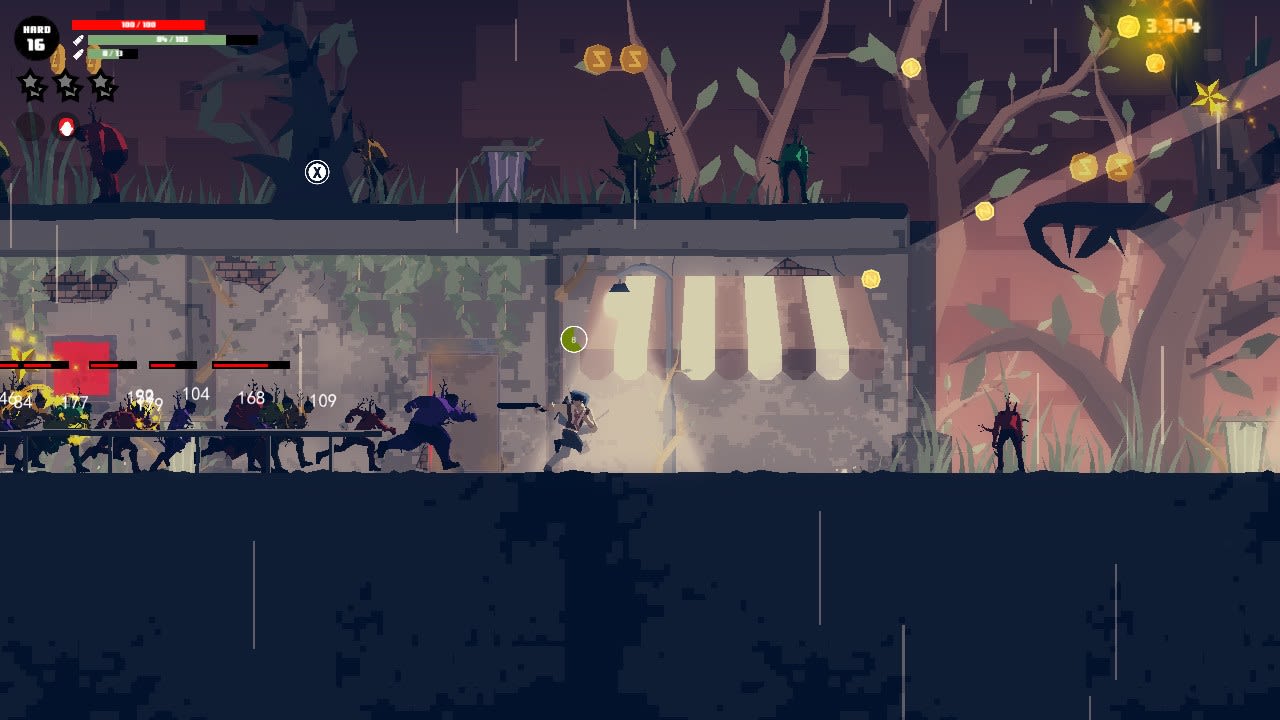Select the white bullet icon beside the ammo bar
Viewport: 1280px width, 720px height.
(x=78, y=40)
